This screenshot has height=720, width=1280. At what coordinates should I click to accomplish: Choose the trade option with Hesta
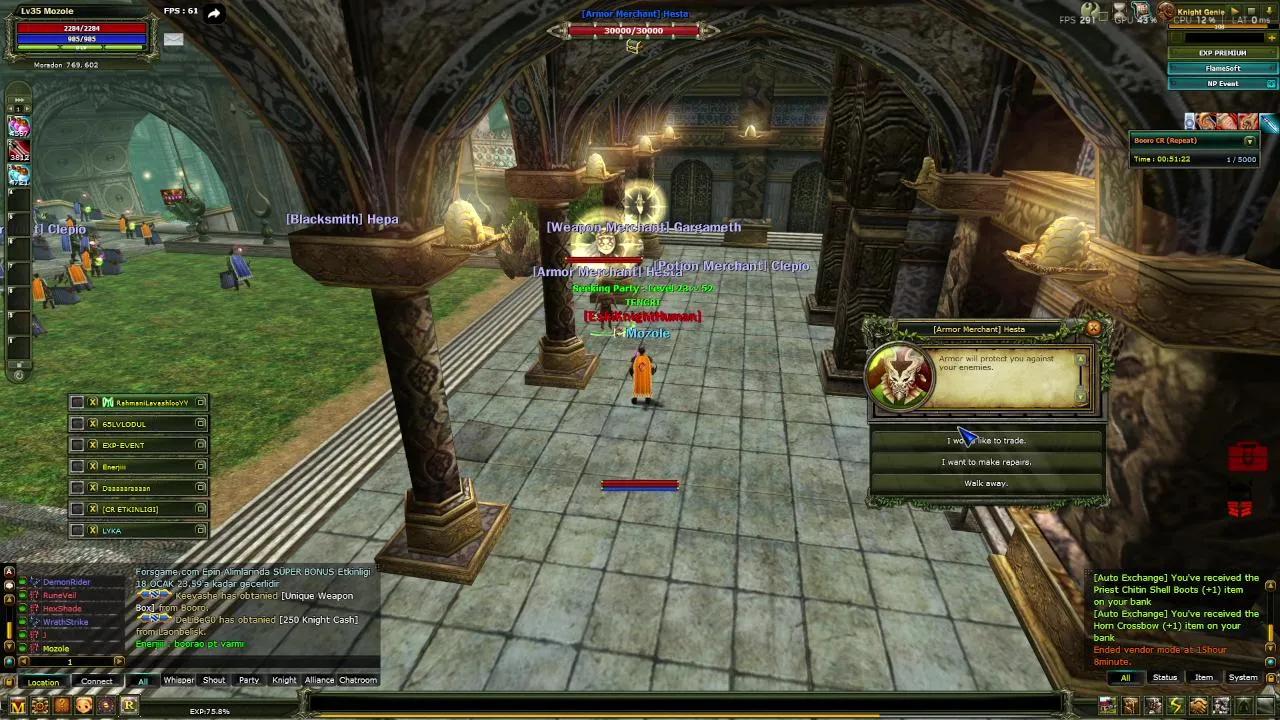(x=986, y=440)
